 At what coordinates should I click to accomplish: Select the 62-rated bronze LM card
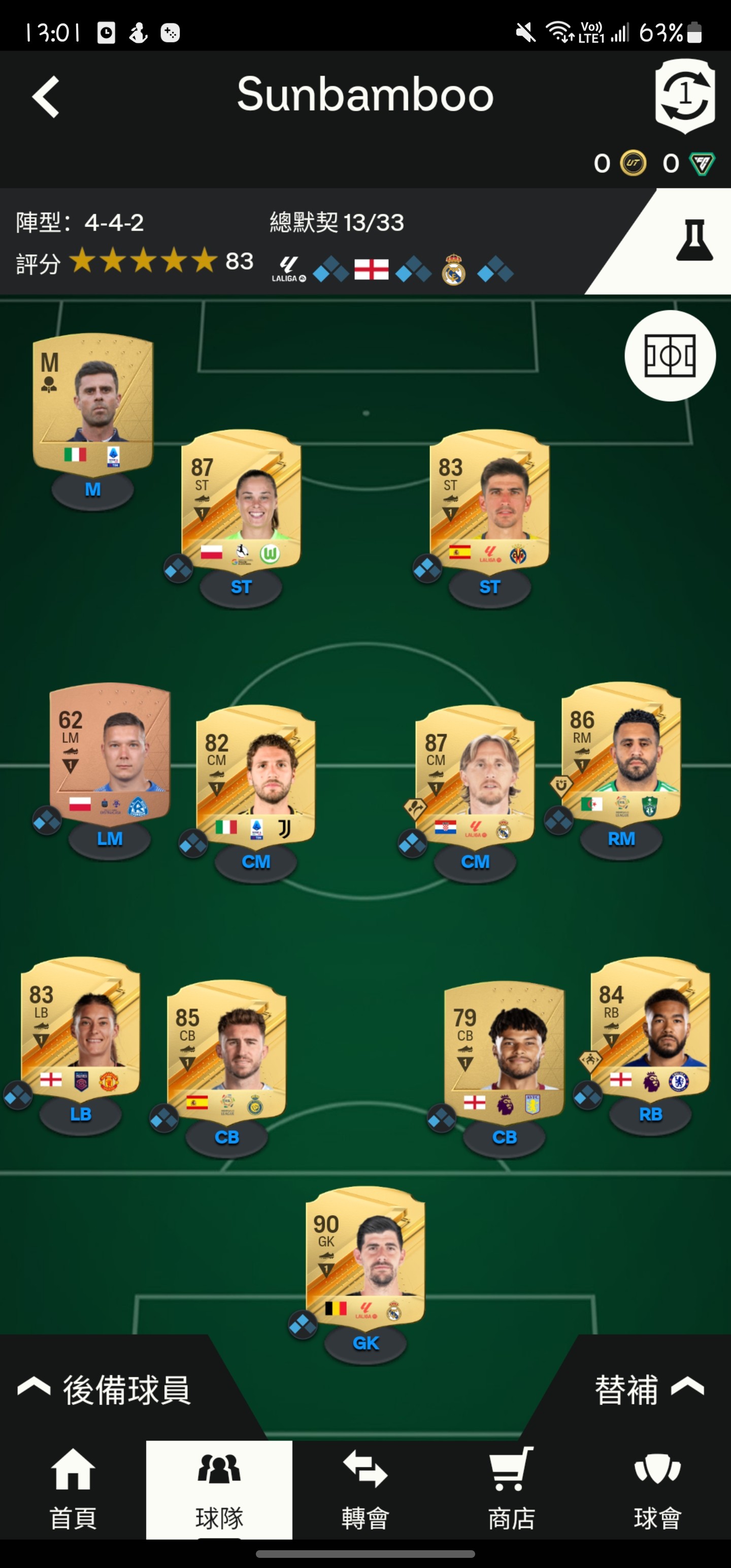(x=110, y=753)
